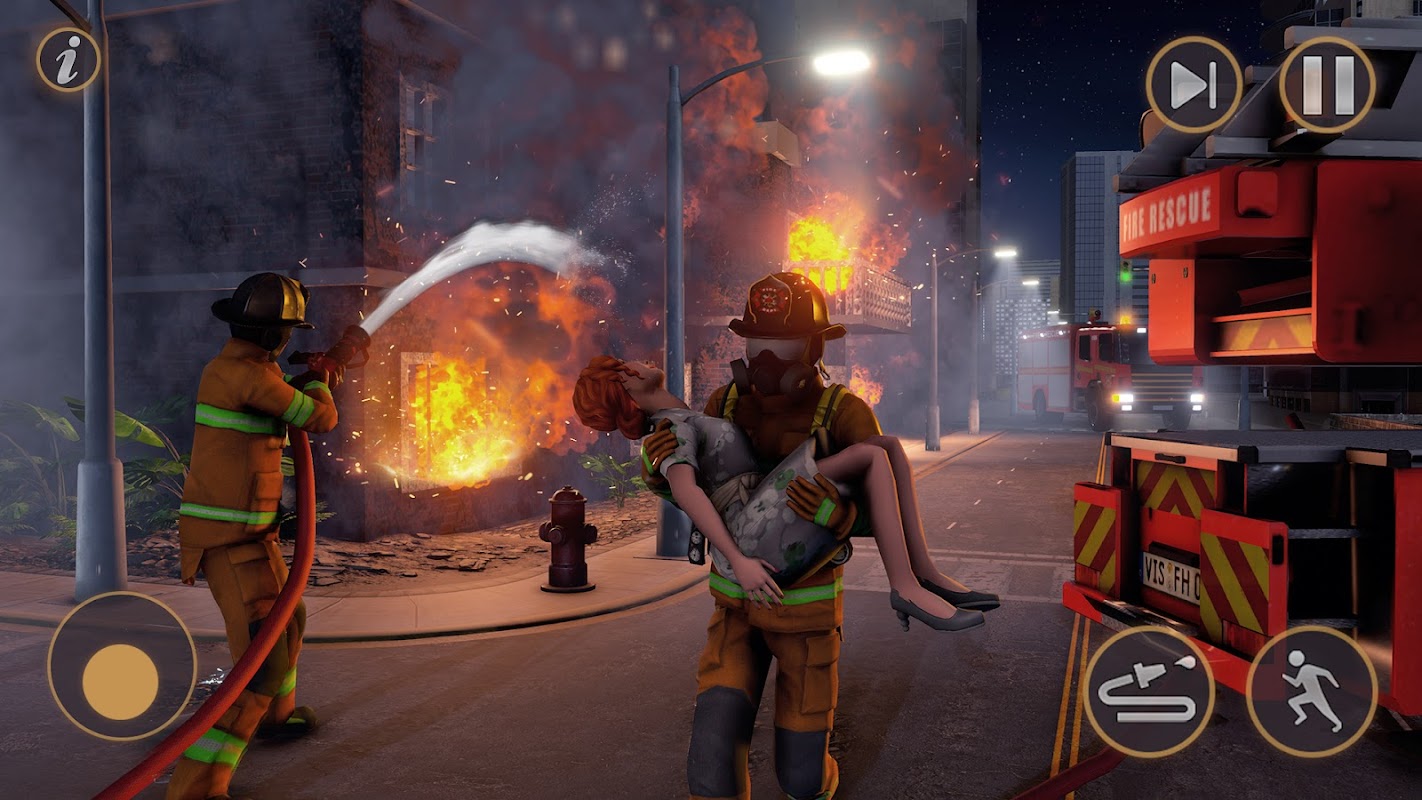Viewport: 1422px width, 800px height.
Task: Pause the game
Action: pyautogui.click(x=1327, y=84)
